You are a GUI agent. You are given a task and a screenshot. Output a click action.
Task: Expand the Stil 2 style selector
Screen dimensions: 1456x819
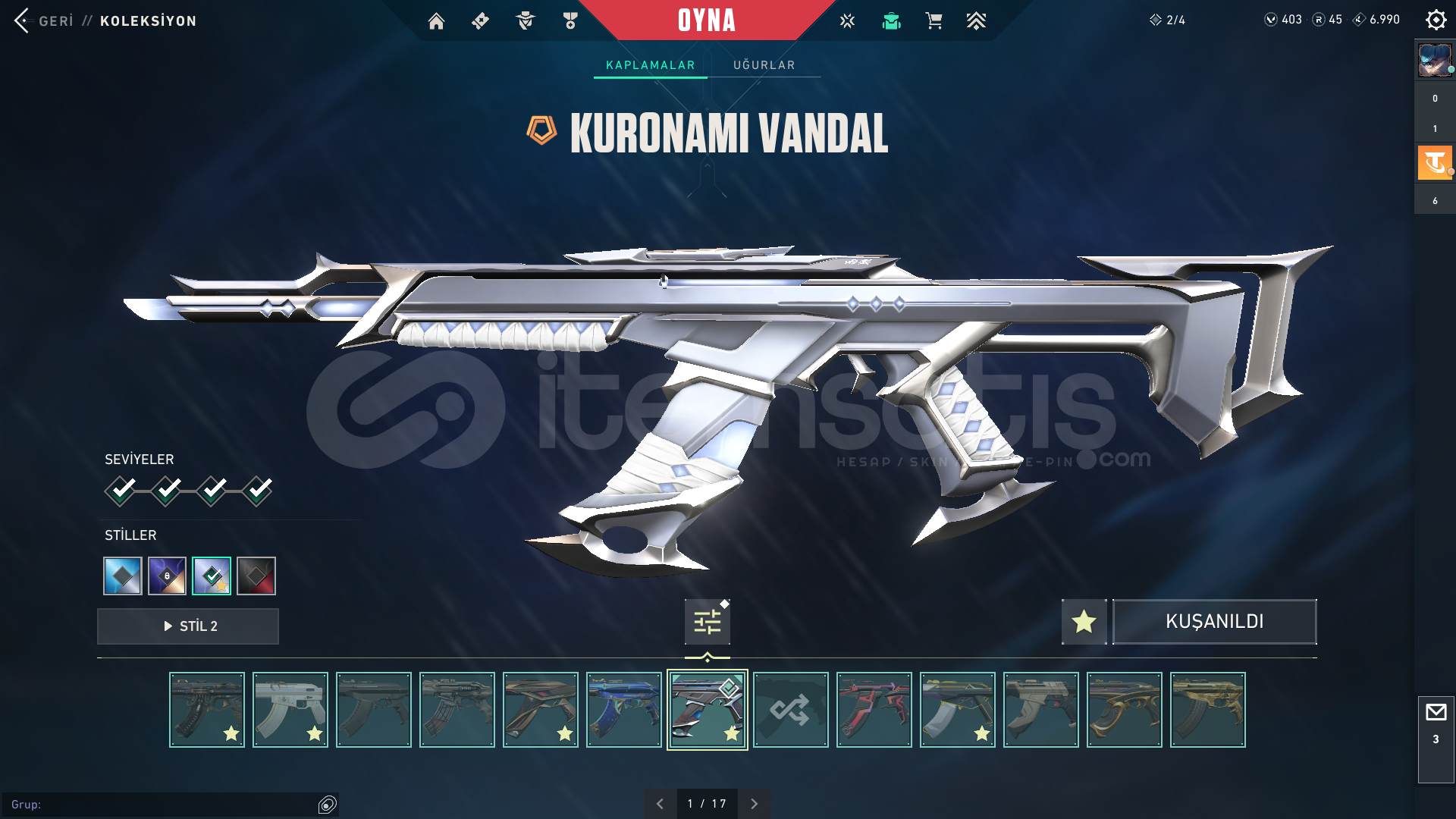(x=187, y=626)
